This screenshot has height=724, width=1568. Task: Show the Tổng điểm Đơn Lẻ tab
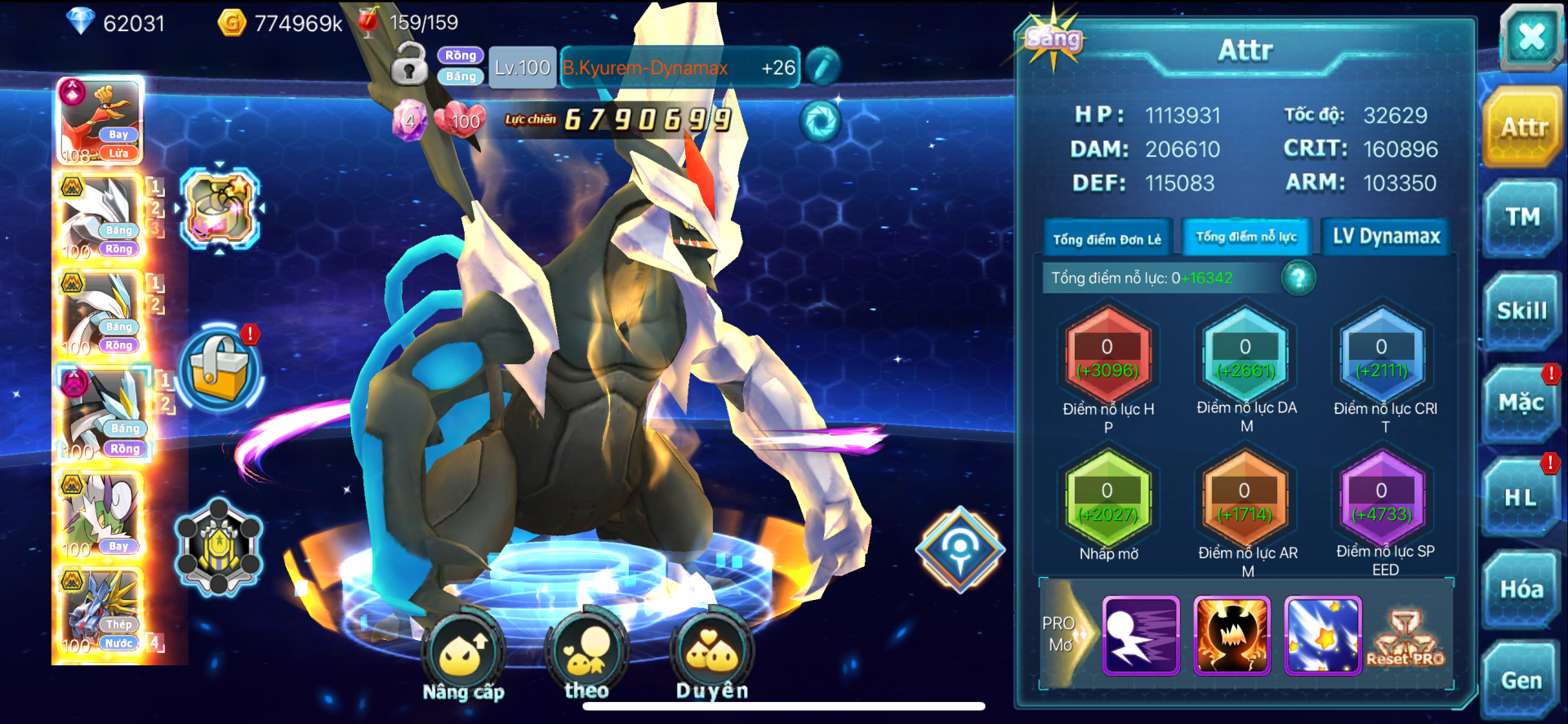(1107, 238)
